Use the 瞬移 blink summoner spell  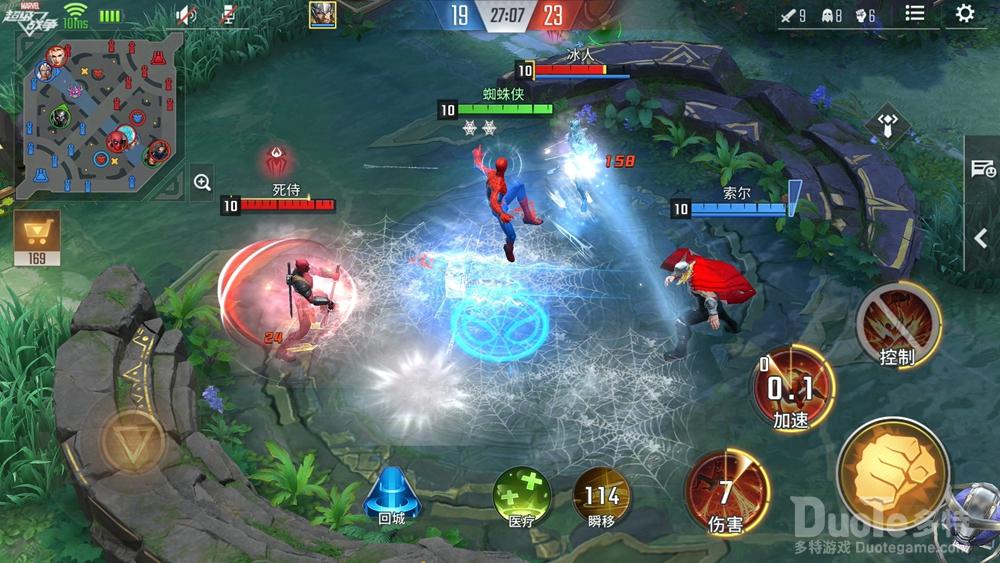click(x=601, y=496)
